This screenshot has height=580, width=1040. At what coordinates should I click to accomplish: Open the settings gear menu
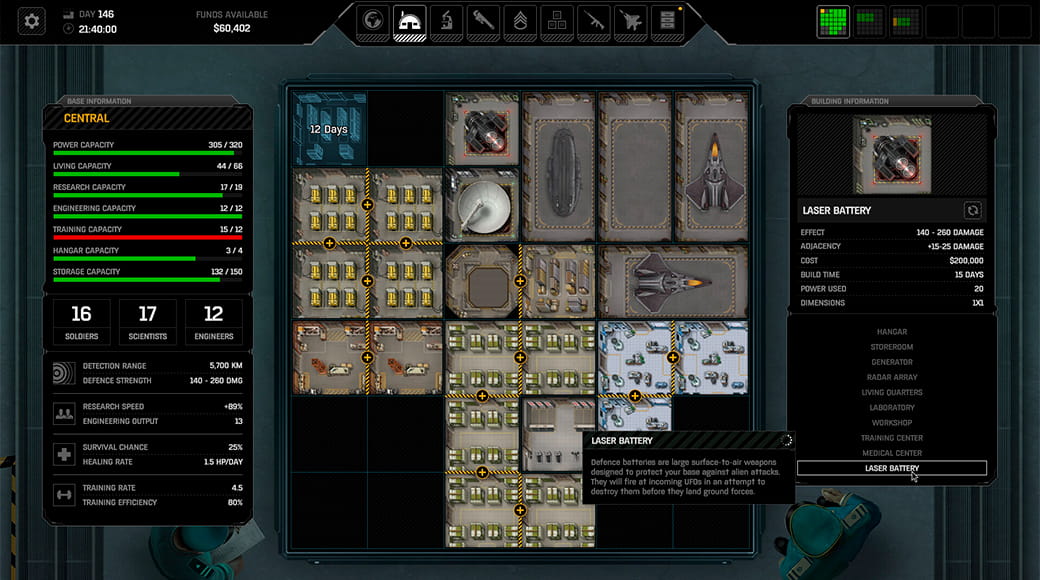coord(32,20)
